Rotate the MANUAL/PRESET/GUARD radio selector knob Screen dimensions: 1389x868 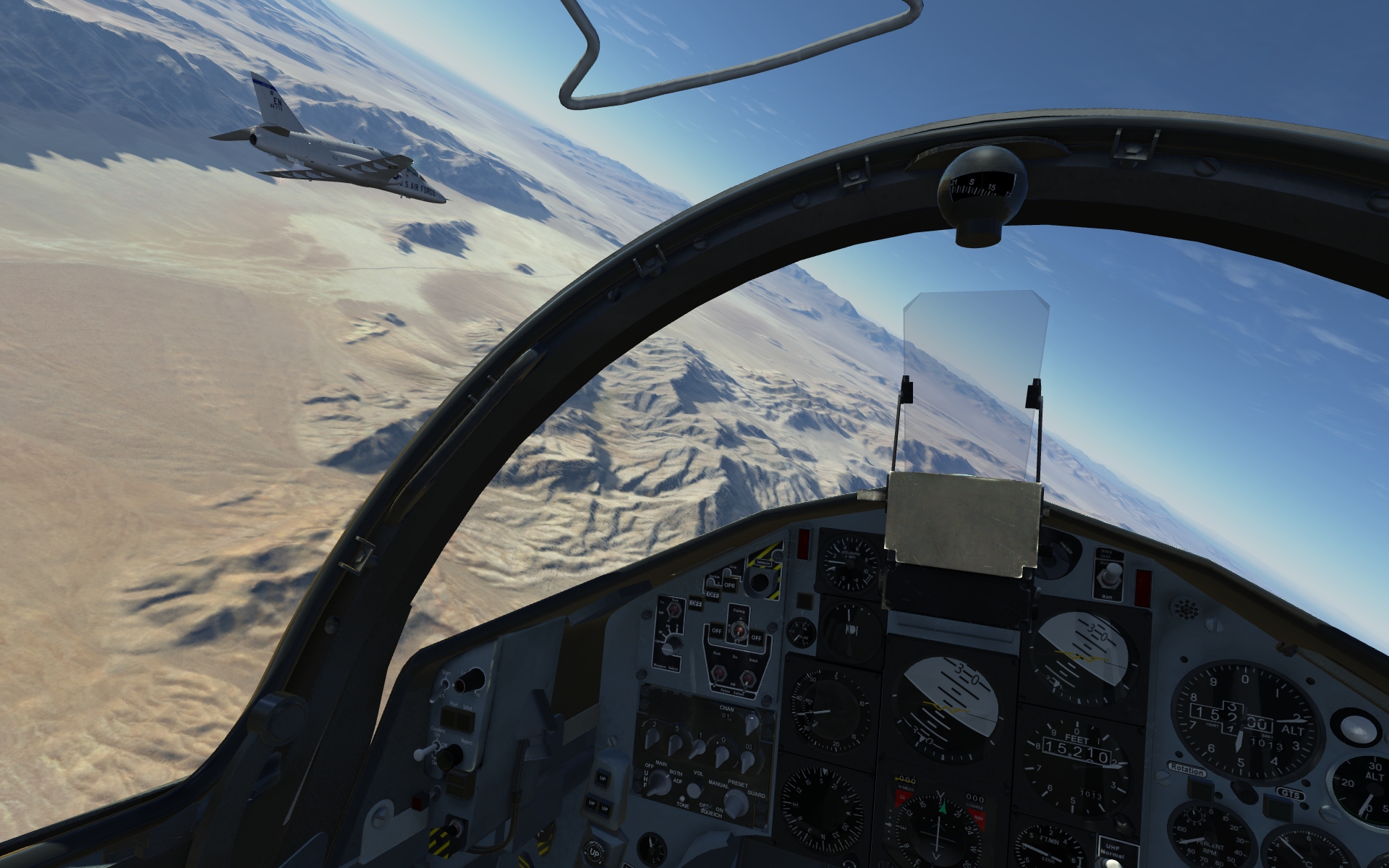click(736, 802)
